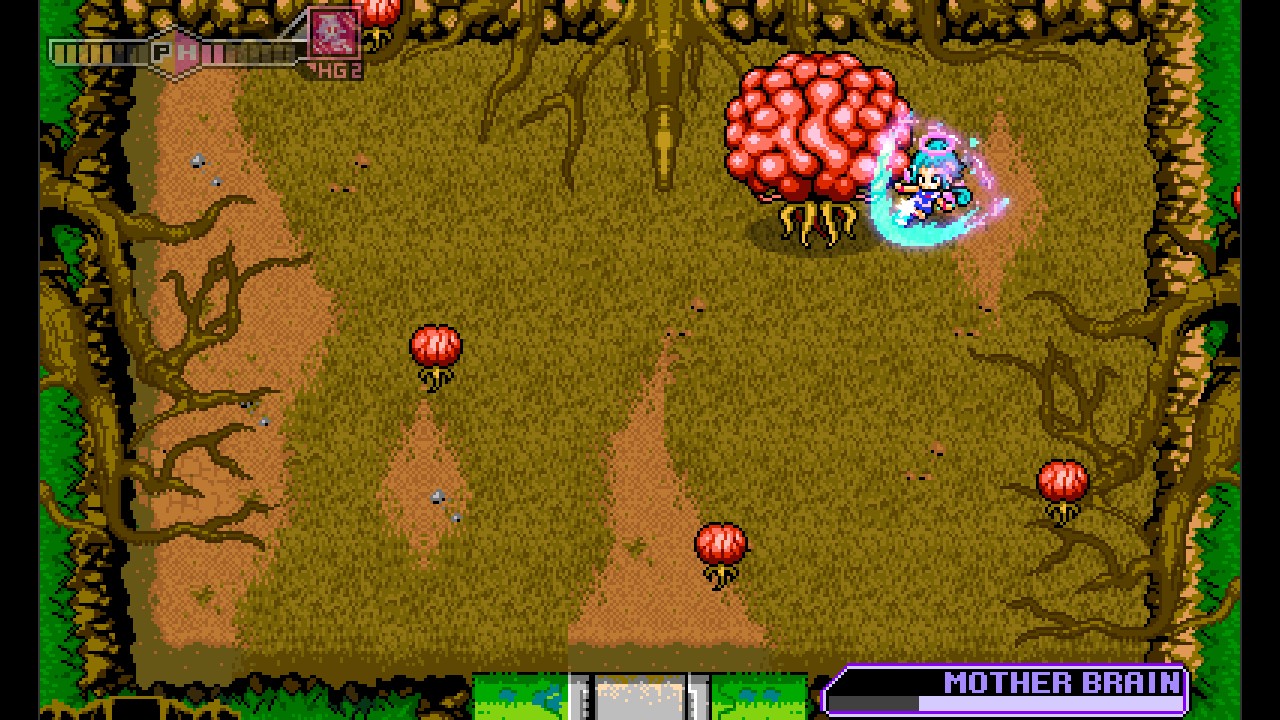Viewport: 1280px width, 720px height.
Task: Click the brain creature on the right edge
Action: 1060,480
